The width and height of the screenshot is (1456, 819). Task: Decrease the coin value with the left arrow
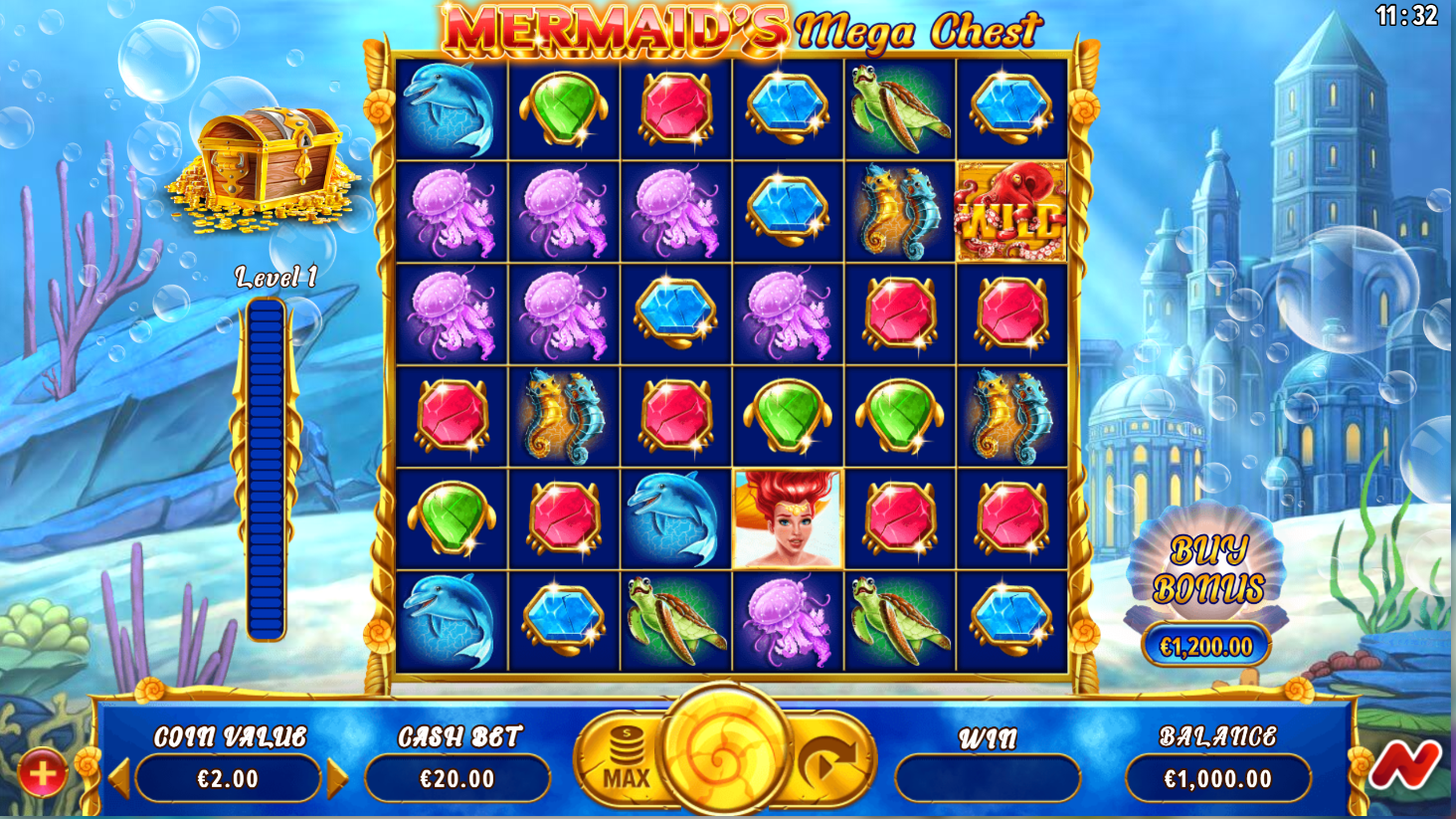point(119,778)
